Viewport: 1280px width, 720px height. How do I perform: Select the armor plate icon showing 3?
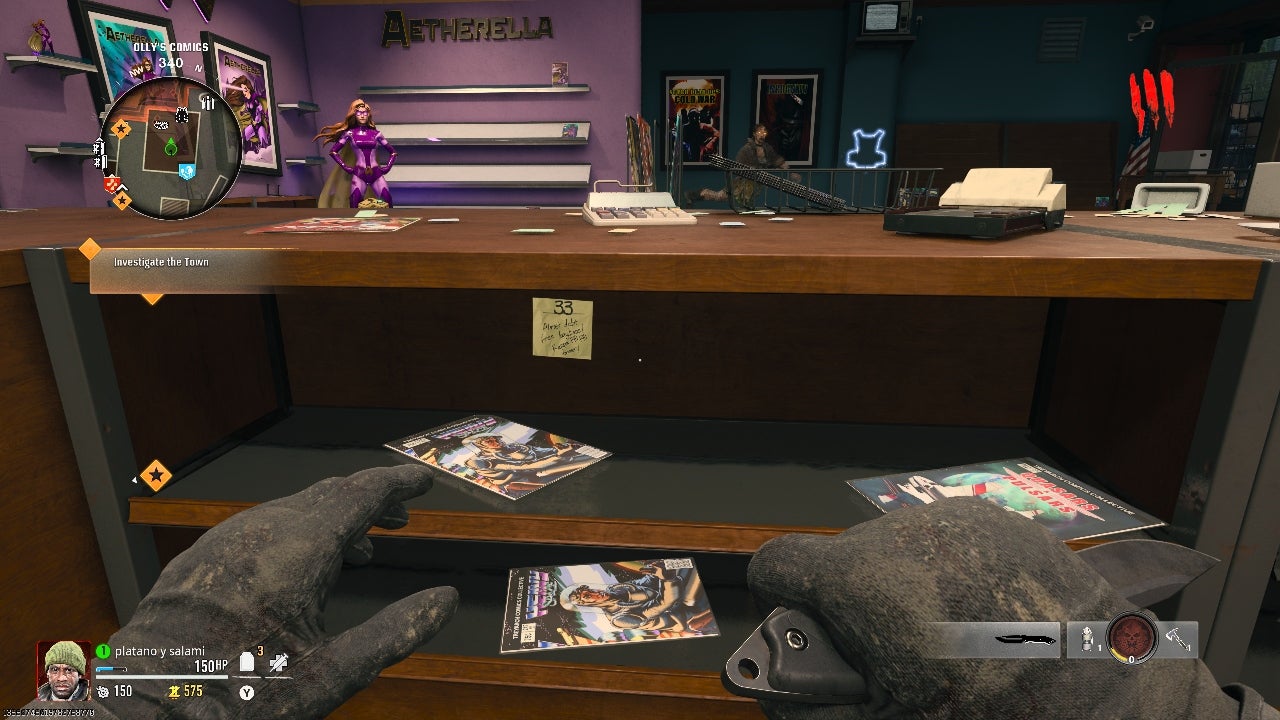246,662
